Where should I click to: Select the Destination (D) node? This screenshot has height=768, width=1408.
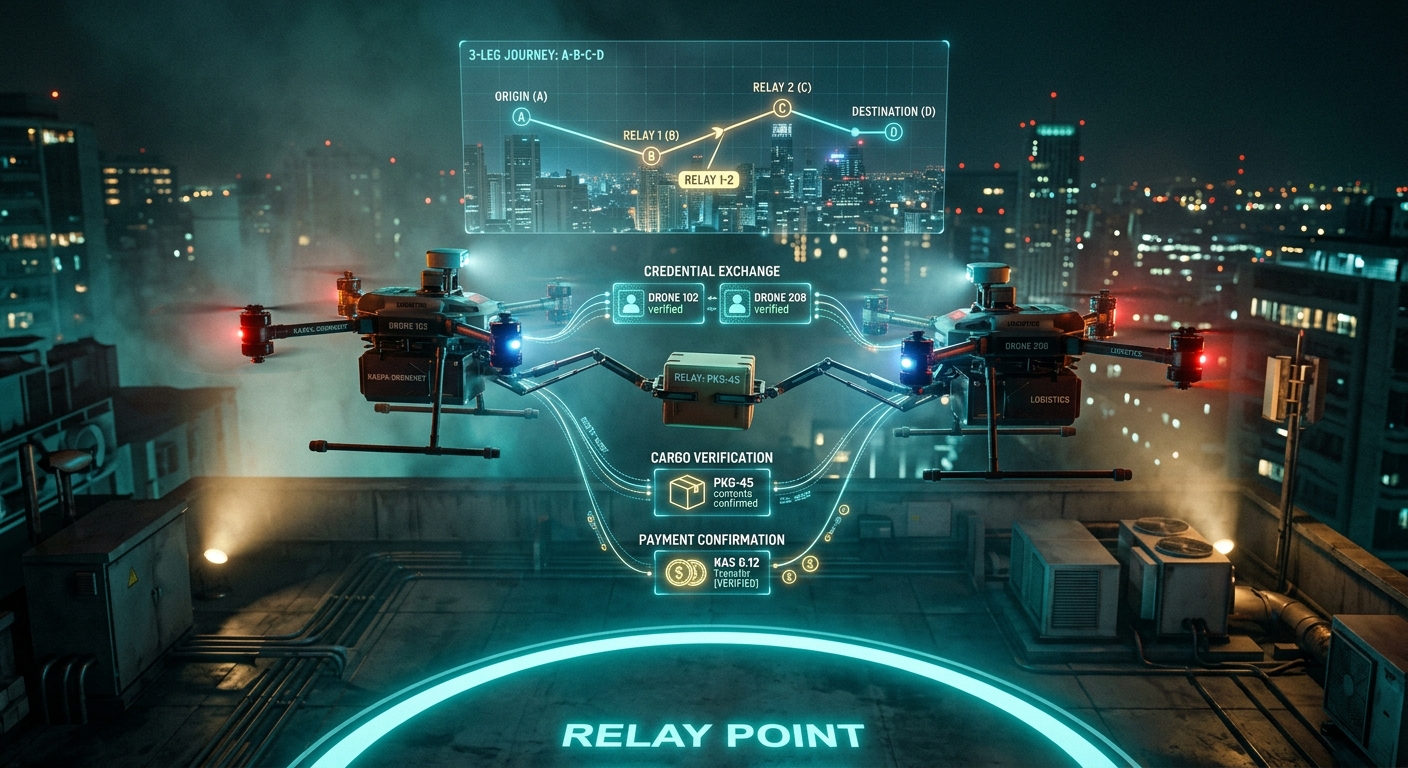click(893, 132)
